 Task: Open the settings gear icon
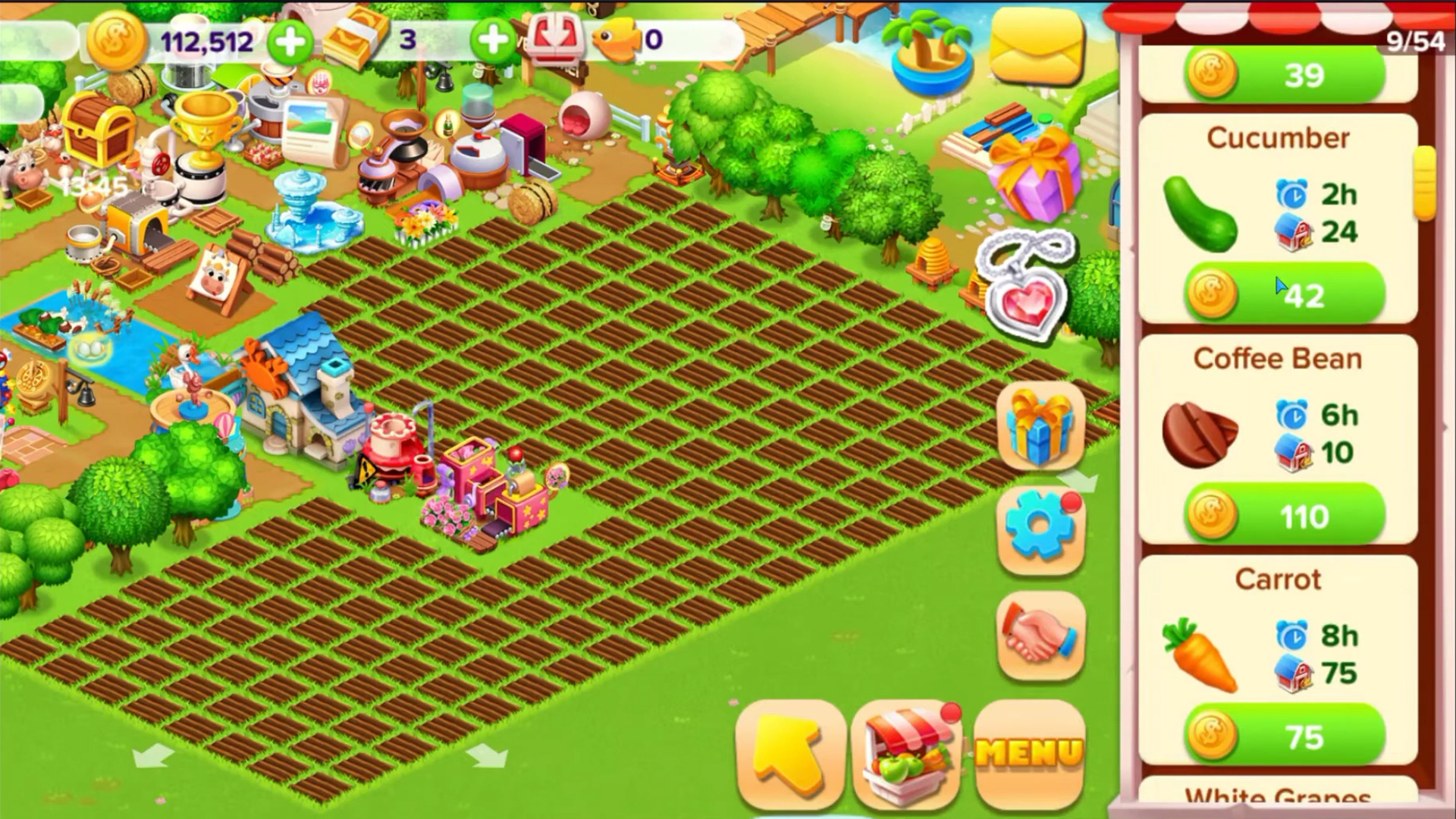[1040, 526]
